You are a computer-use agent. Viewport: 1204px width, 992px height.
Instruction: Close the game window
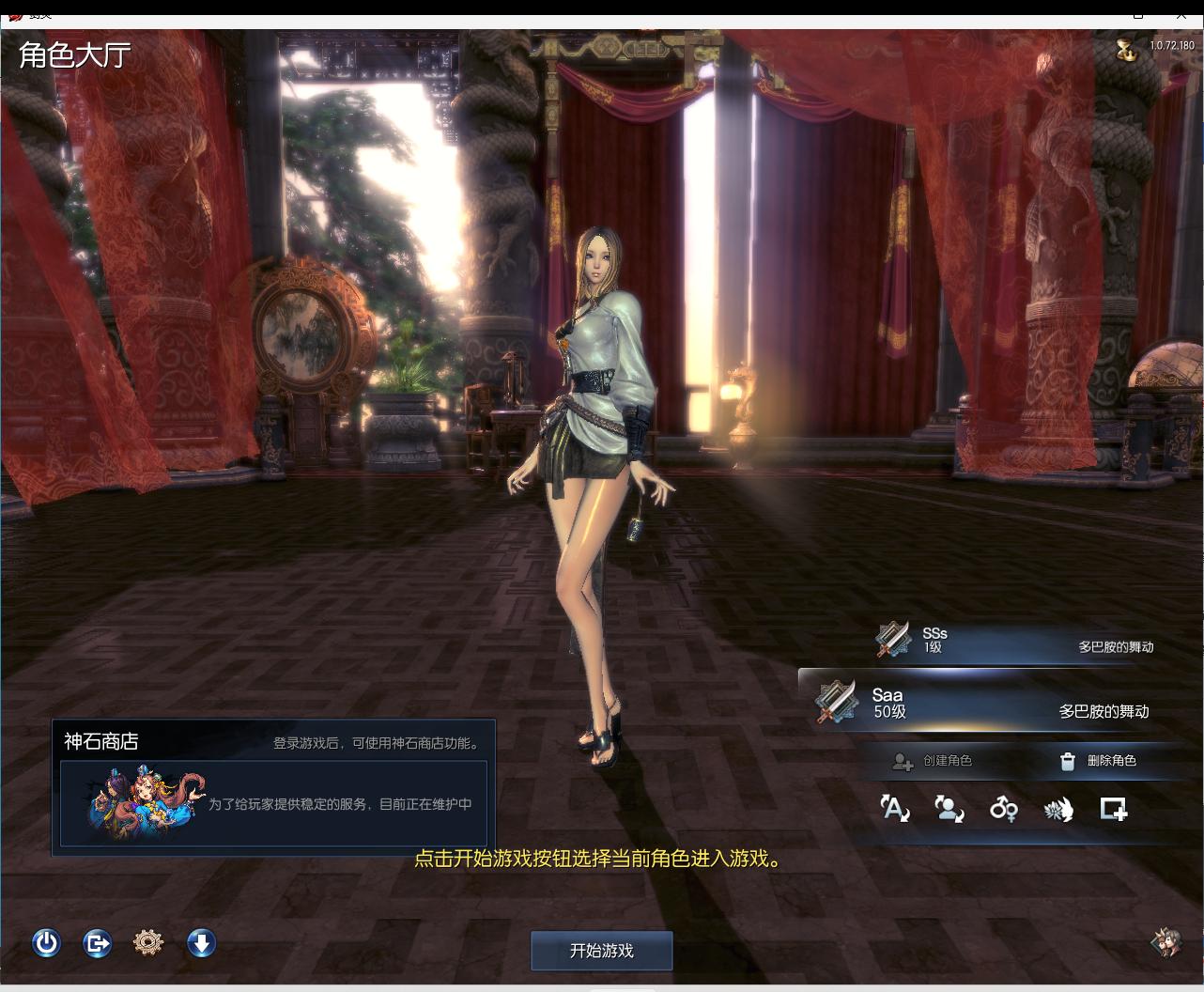[x=1180, y=13]
